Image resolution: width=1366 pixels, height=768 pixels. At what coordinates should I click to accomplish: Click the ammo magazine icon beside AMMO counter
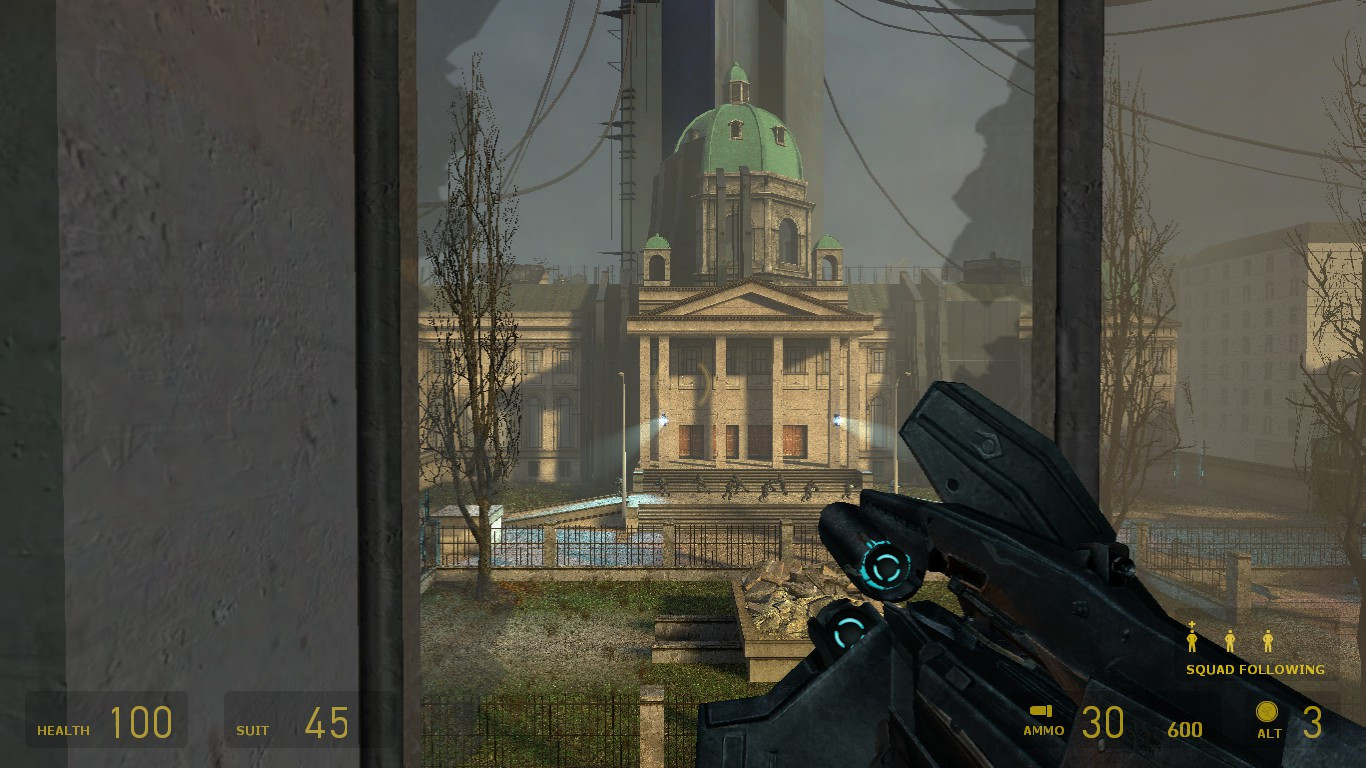point(1042,712)
